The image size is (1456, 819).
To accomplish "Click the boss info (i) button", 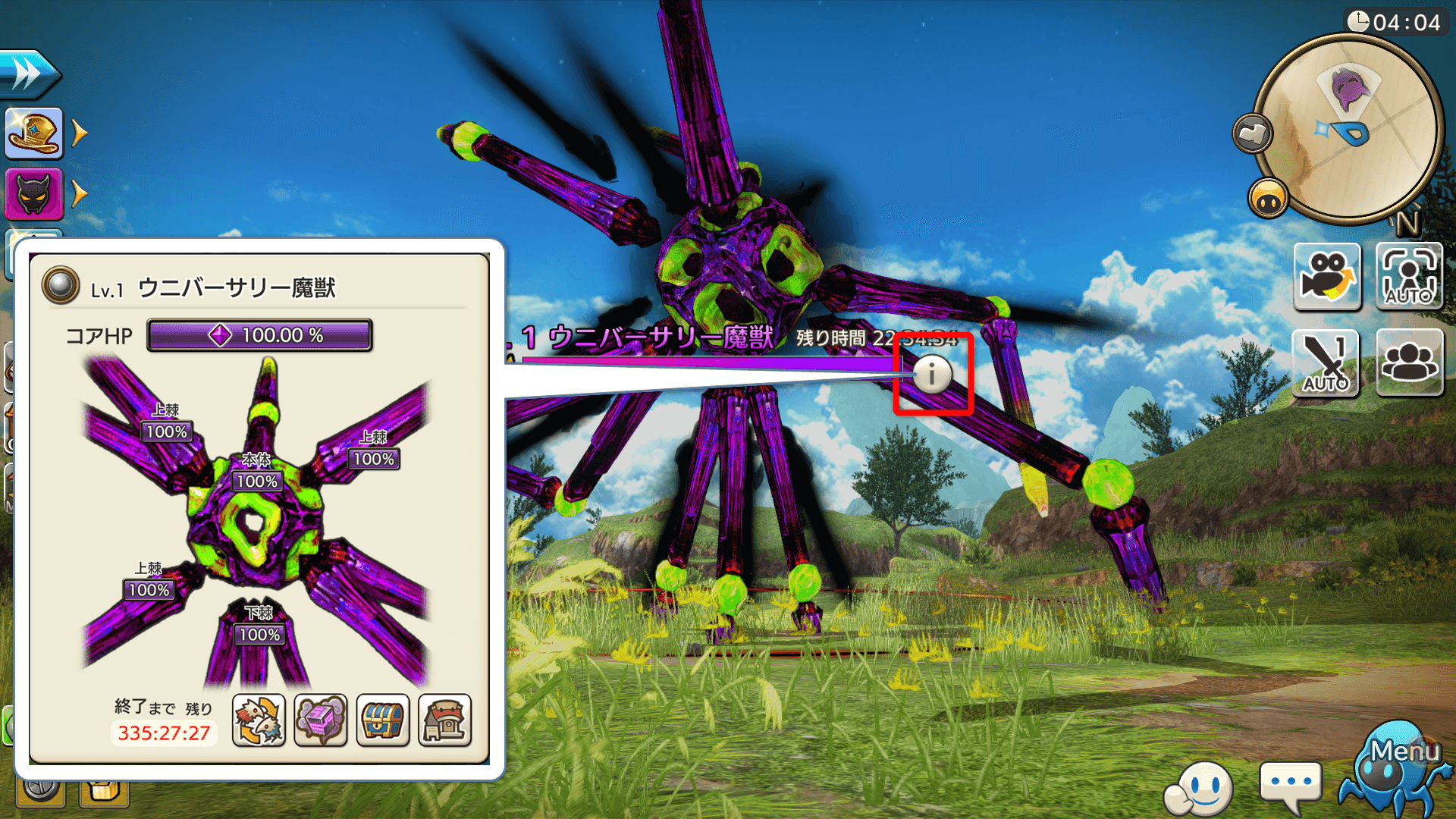I will [x=932, y=374].
